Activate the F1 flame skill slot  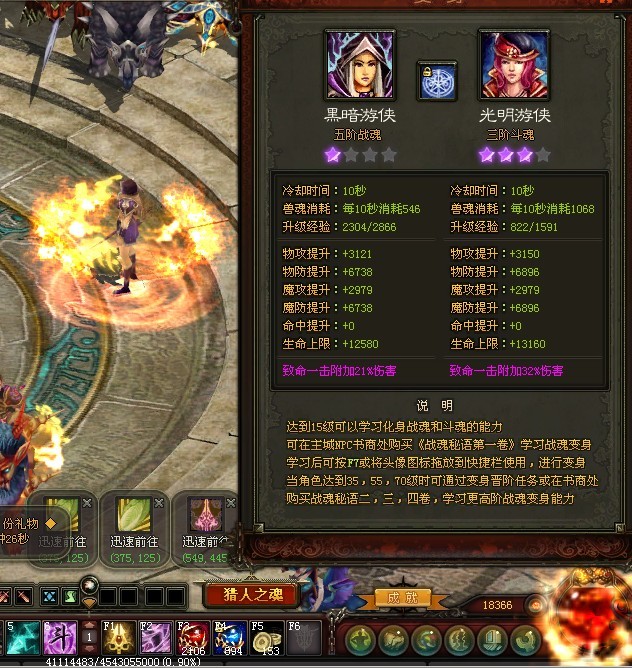coord(122,636)
